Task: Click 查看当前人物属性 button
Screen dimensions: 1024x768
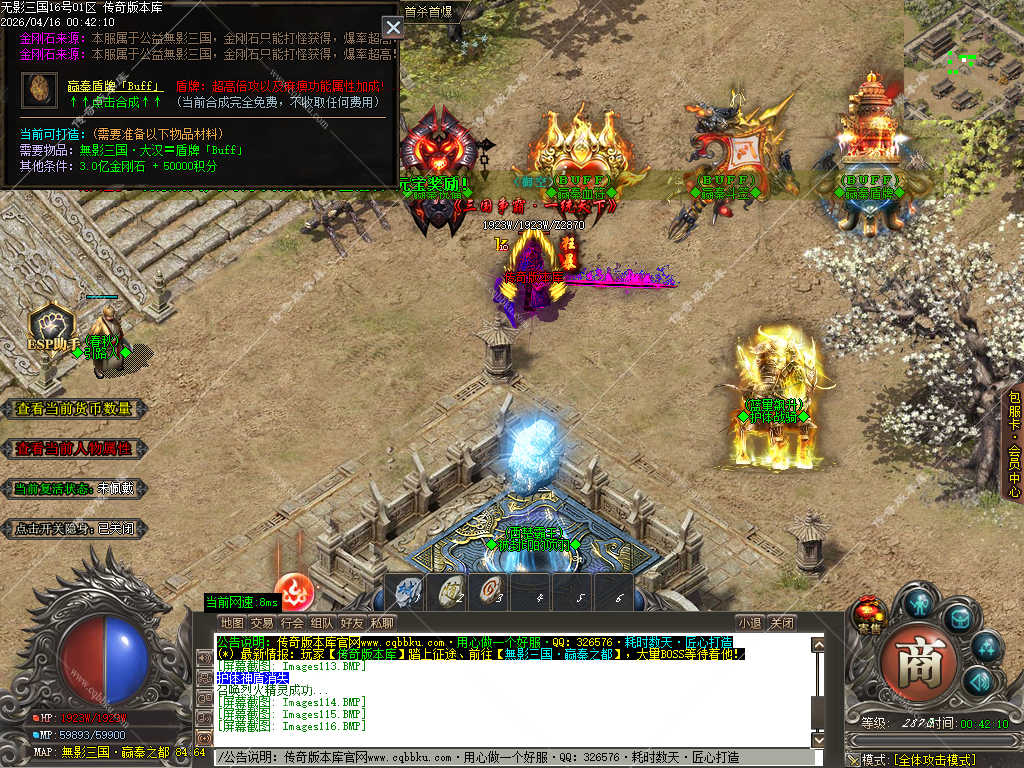Action: pos(75,448)
